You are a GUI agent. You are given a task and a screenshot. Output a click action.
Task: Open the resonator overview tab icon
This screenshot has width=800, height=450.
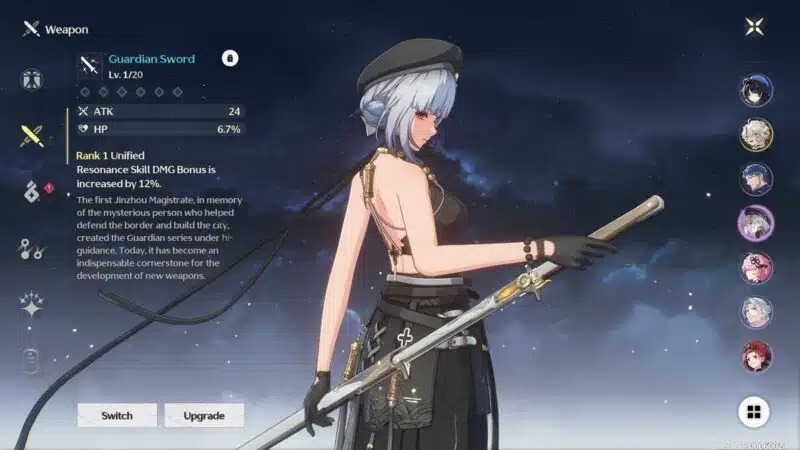click(x=31, y=80)
